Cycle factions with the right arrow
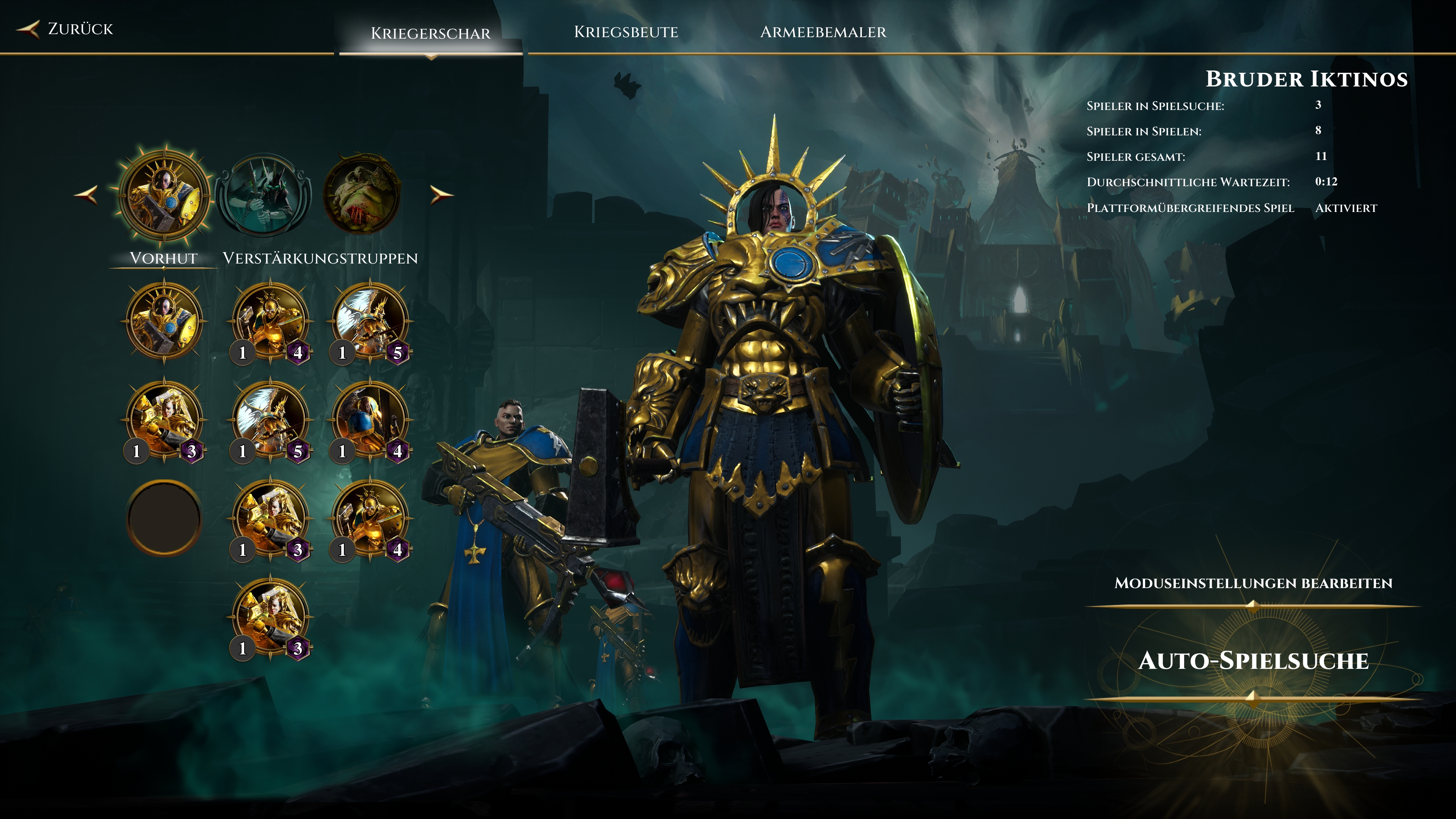 (441, 195)
